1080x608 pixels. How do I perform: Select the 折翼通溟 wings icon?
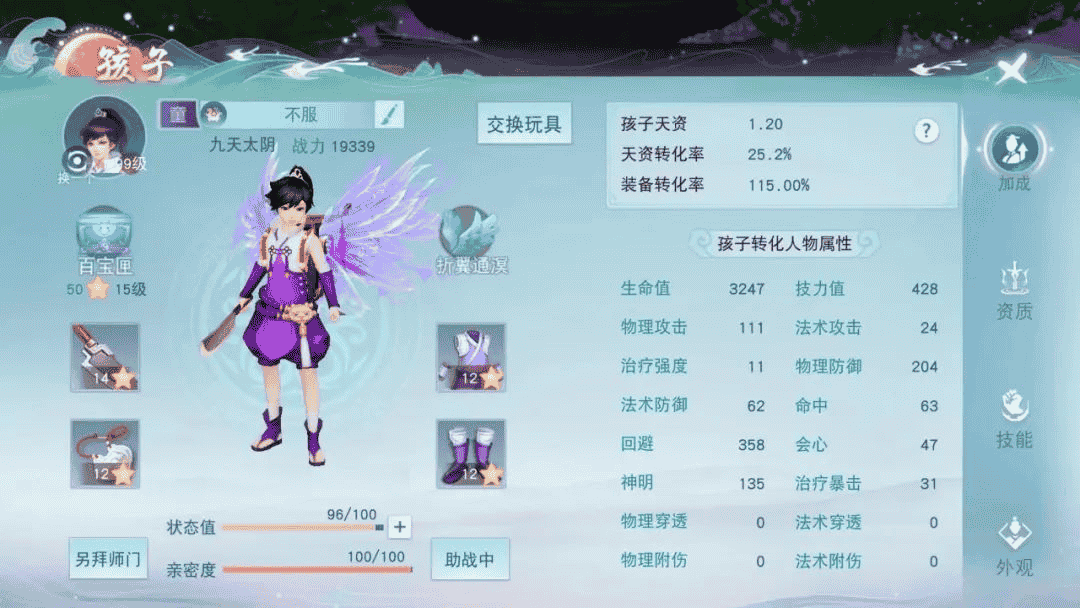click(471, 240)
